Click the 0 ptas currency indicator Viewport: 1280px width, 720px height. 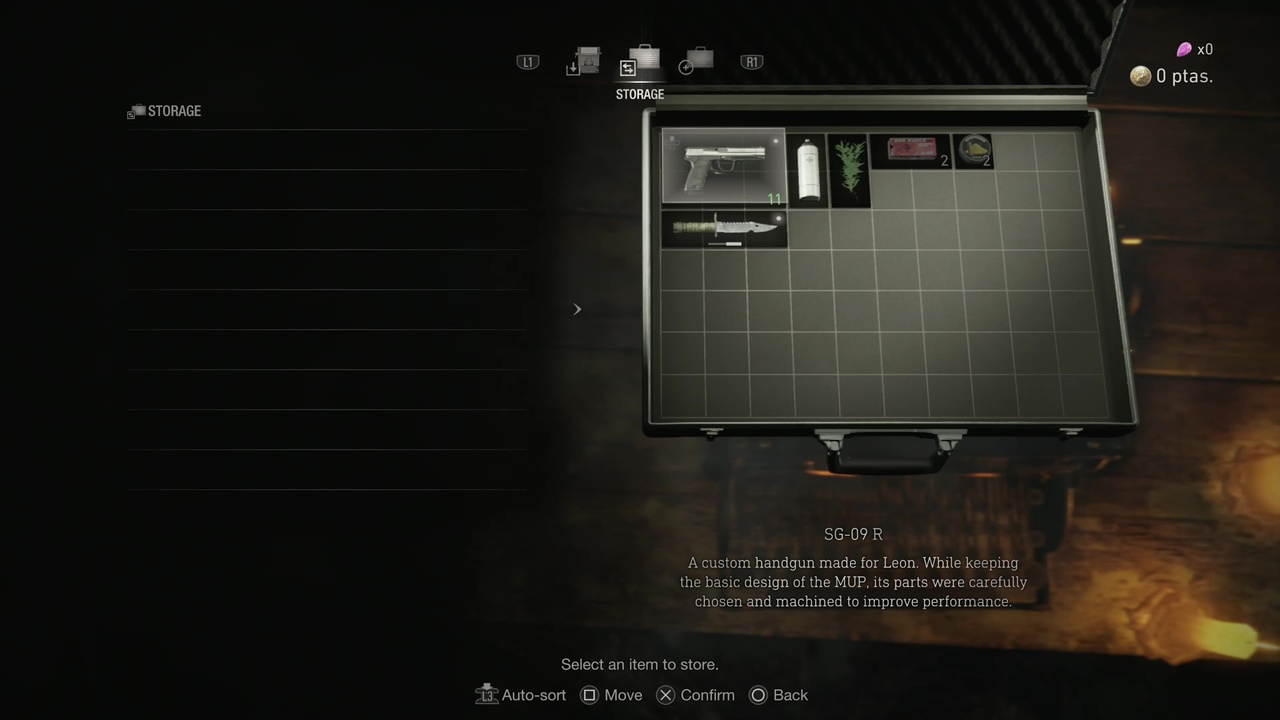(1170, 76)
